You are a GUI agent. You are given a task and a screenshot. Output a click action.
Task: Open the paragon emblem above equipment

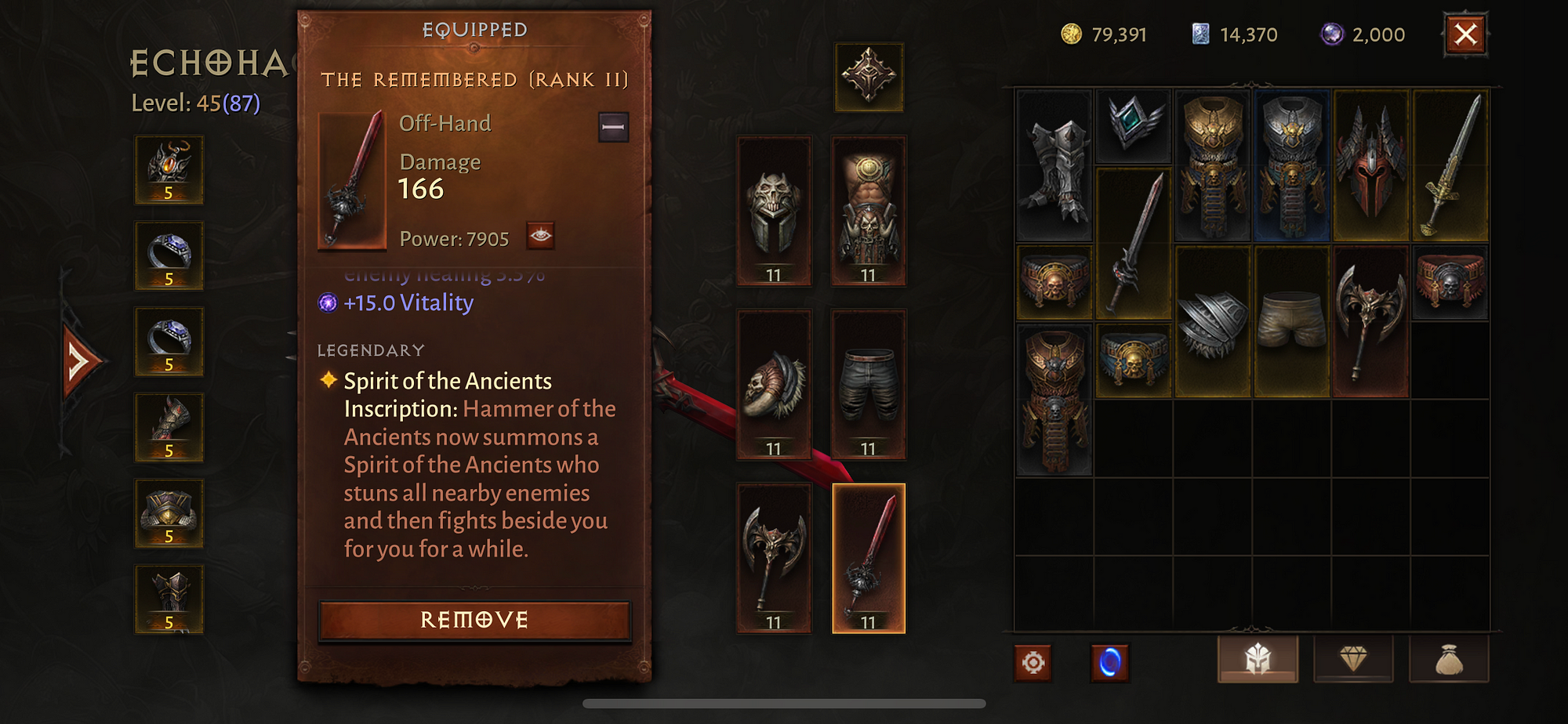pyautogui.click(x=868, y=77)
